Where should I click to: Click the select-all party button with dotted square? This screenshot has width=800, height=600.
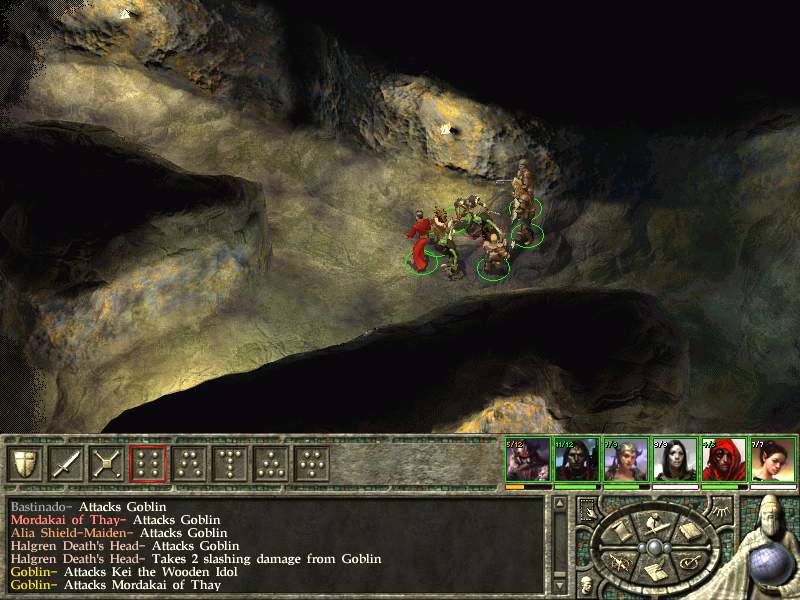[x=587, y=508]
